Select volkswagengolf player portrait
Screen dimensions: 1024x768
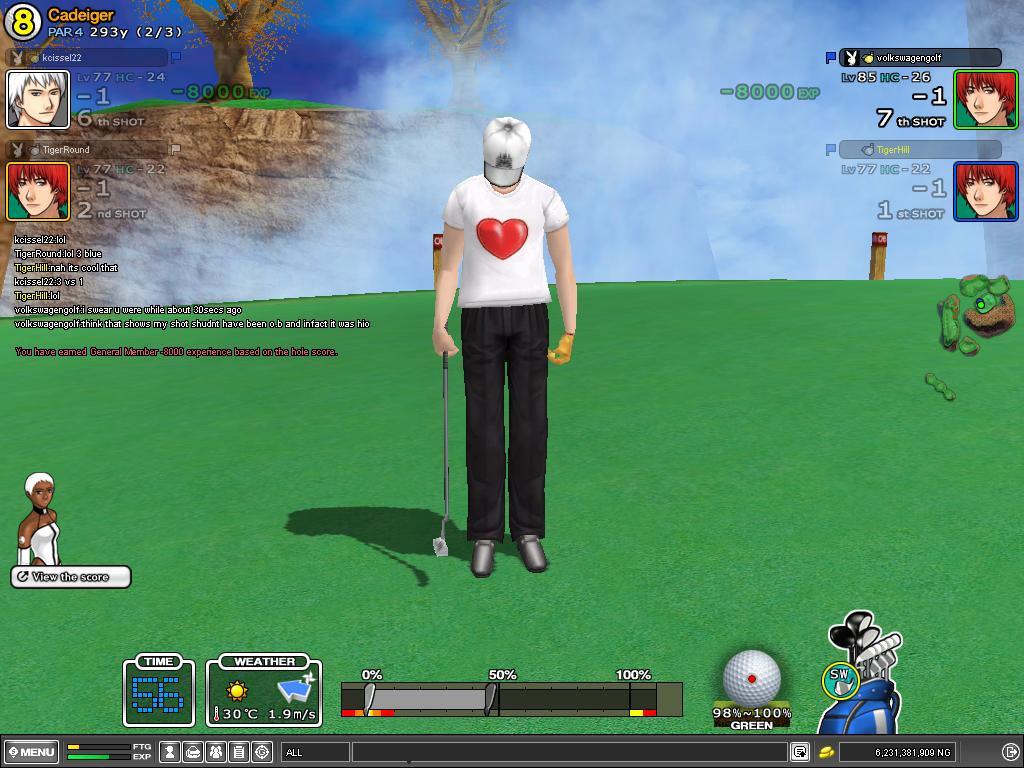click(985, 99)
